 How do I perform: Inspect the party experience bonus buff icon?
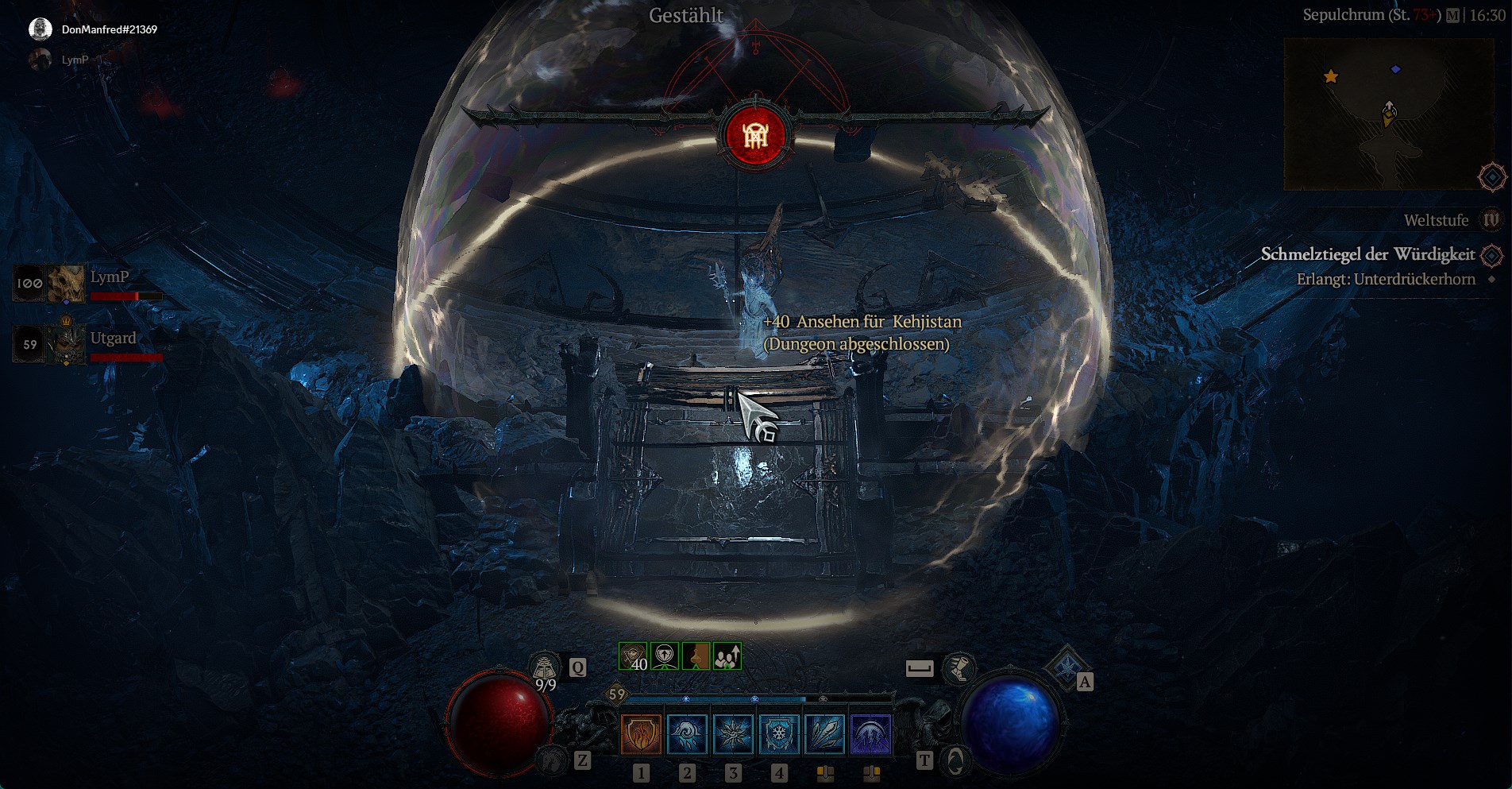(x=727, y=656)
